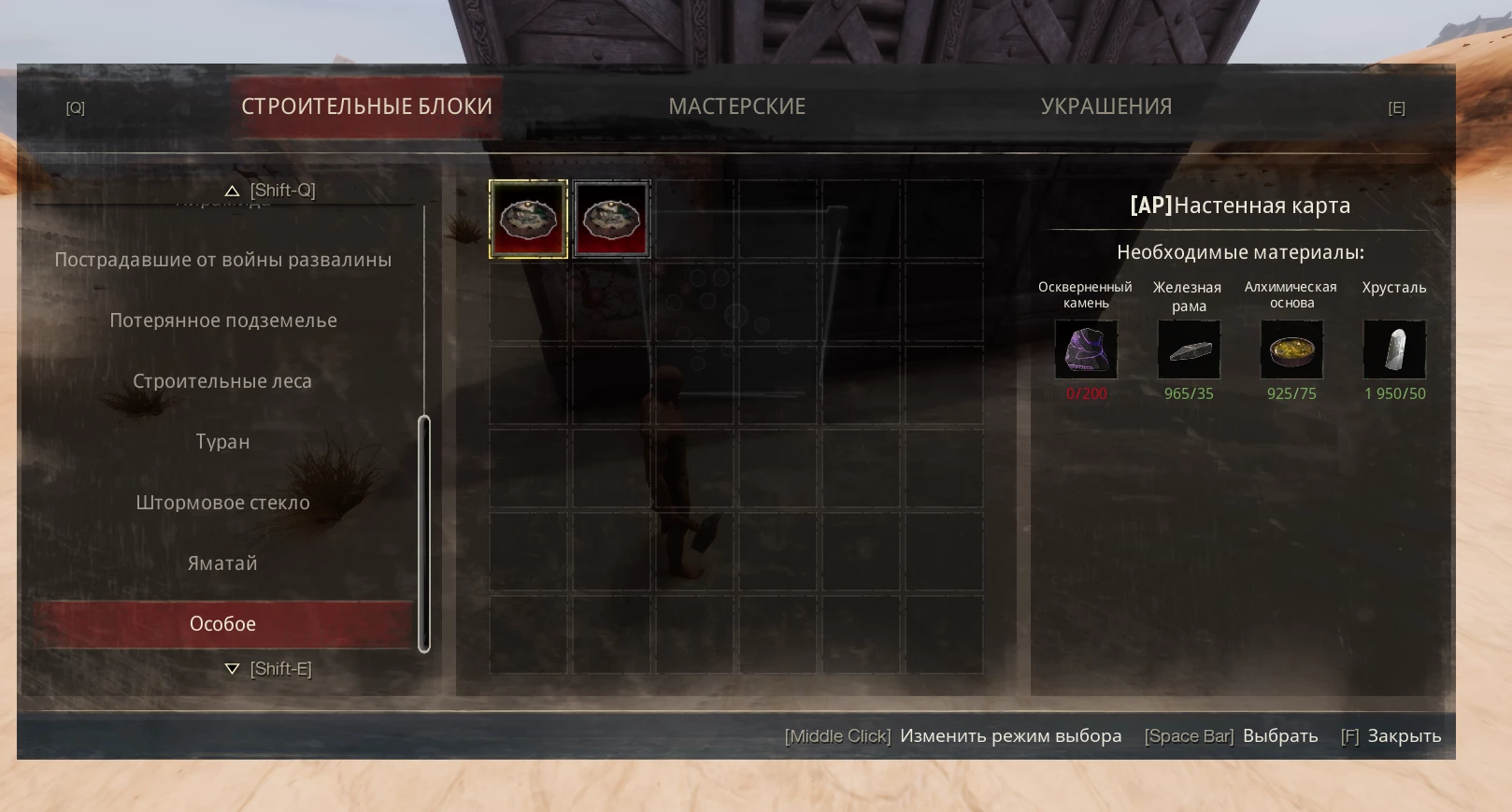Close the building menu via Закрыть
1512x812 pixels.
[x=1404, y=736]
